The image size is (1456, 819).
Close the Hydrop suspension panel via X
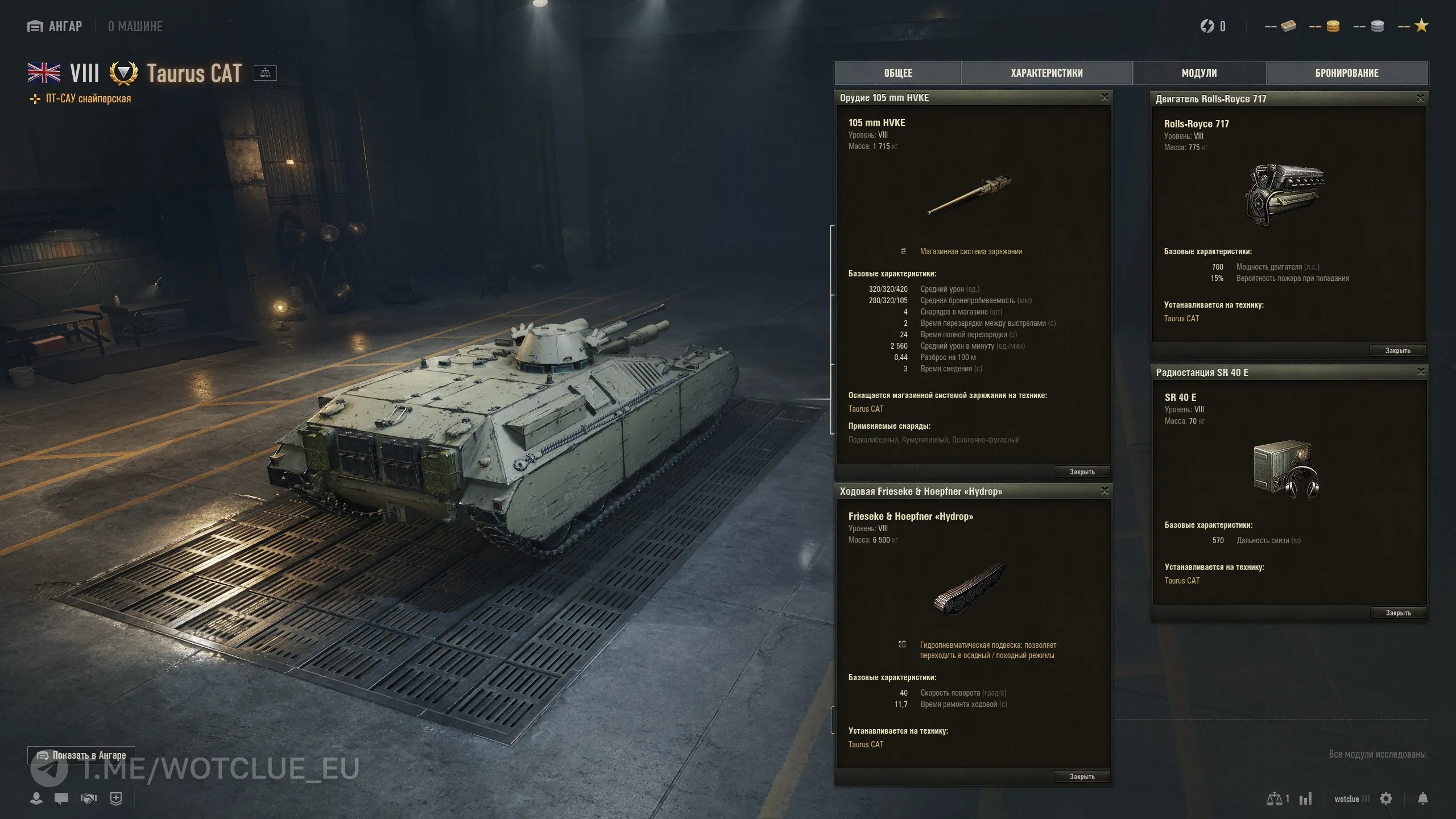click(x=1105, y=491)
